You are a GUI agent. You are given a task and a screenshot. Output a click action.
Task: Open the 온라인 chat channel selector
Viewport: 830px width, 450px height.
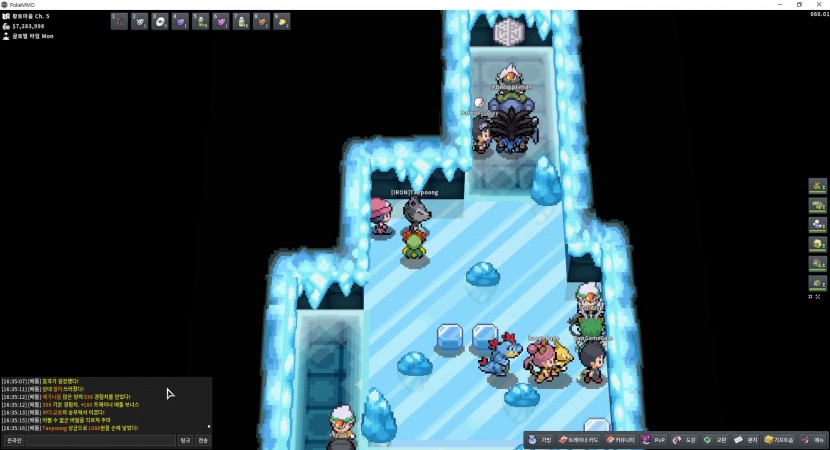[14, 440]
